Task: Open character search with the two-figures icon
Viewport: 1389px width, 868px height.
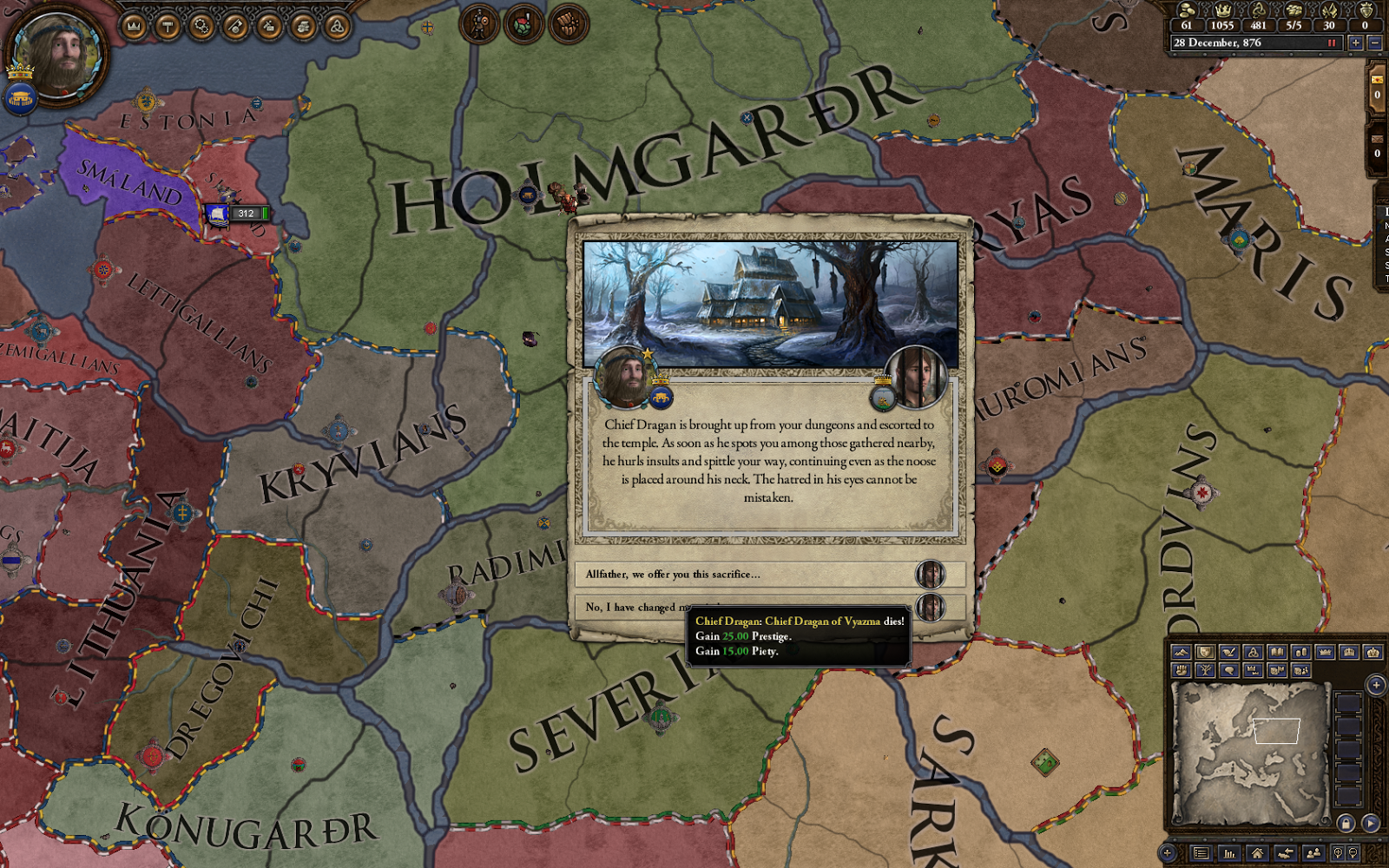Action: tap(1314, 853)
